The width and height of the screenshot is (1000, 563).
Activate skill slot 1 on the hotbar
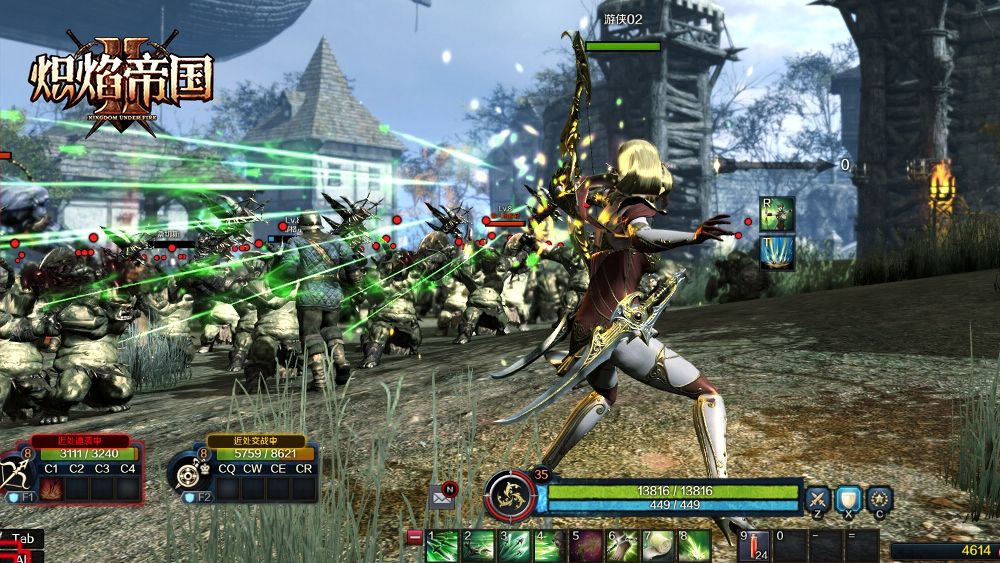443,546
